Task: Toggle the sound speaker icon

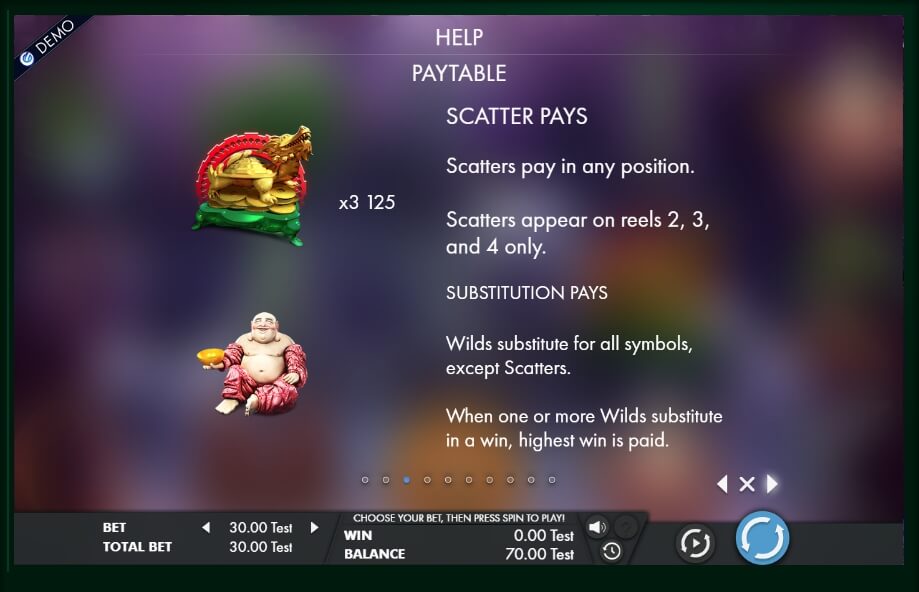Action: (597, 527)
